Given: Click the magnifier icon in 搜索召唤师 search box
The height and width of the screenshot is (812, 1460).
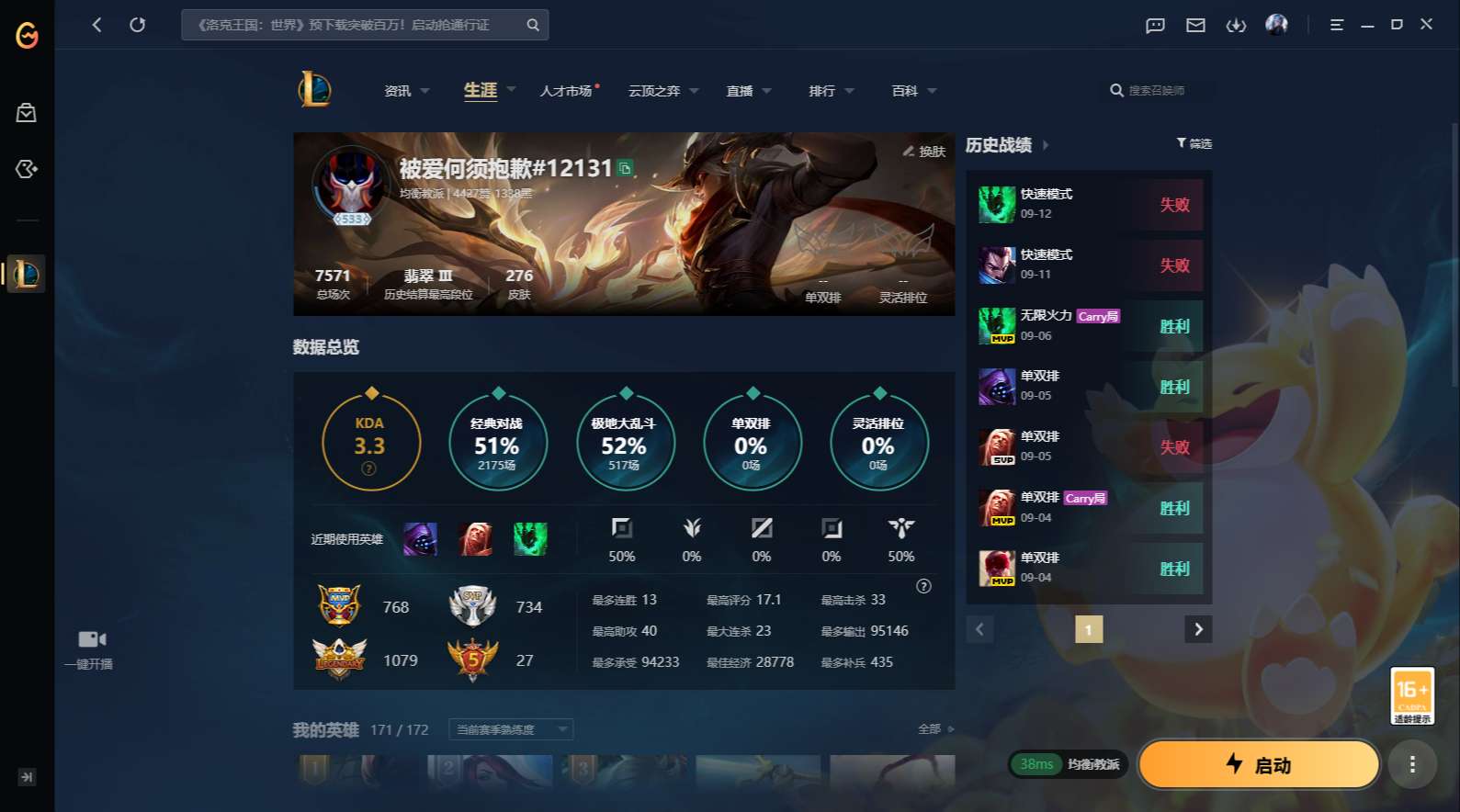Looking at the screenshot, I should pyautogui.click(x=1116, y=91).
